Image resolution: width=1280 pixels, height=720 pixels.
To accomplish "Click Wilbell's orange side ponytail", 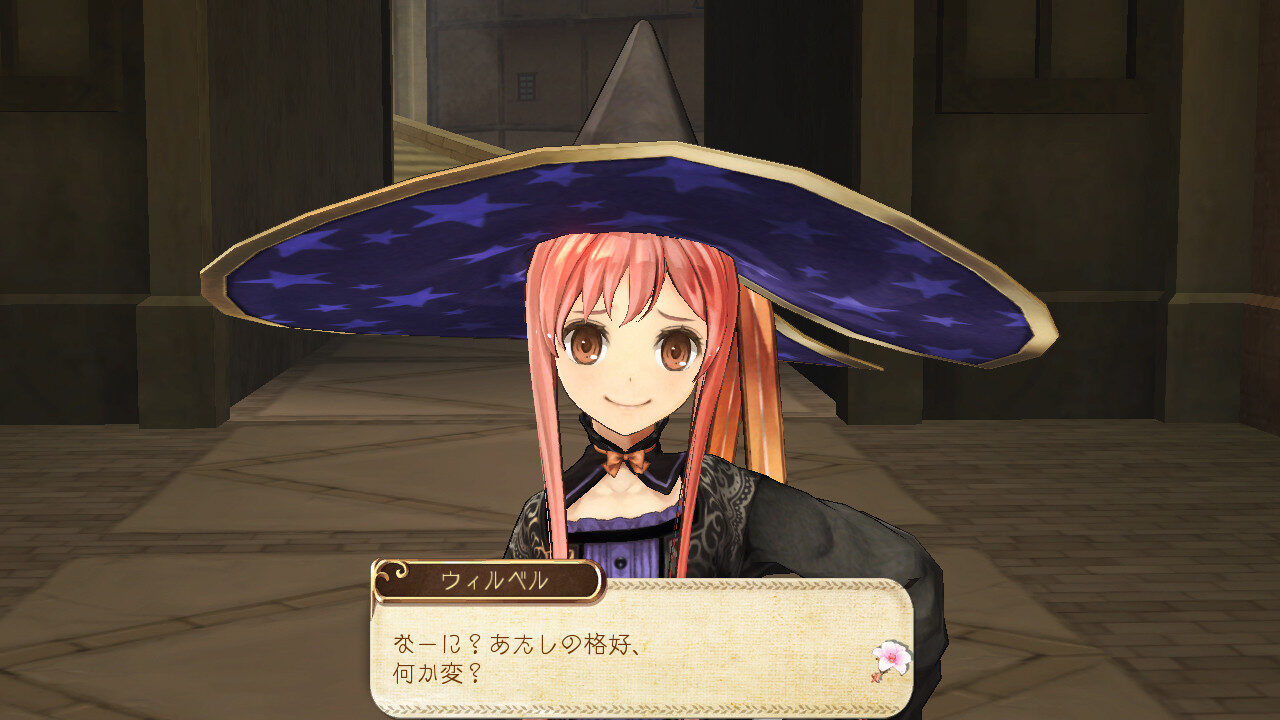I will [757, 400].
